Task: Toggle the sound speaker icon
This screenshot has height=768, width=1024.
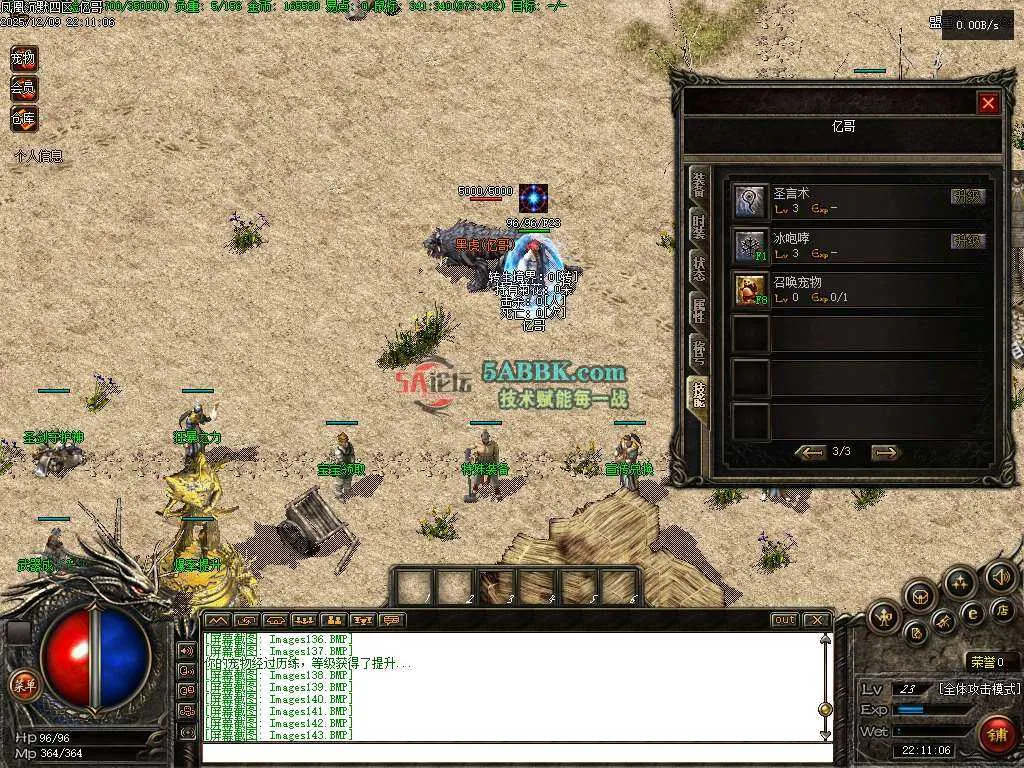Action: (1000, 577)
